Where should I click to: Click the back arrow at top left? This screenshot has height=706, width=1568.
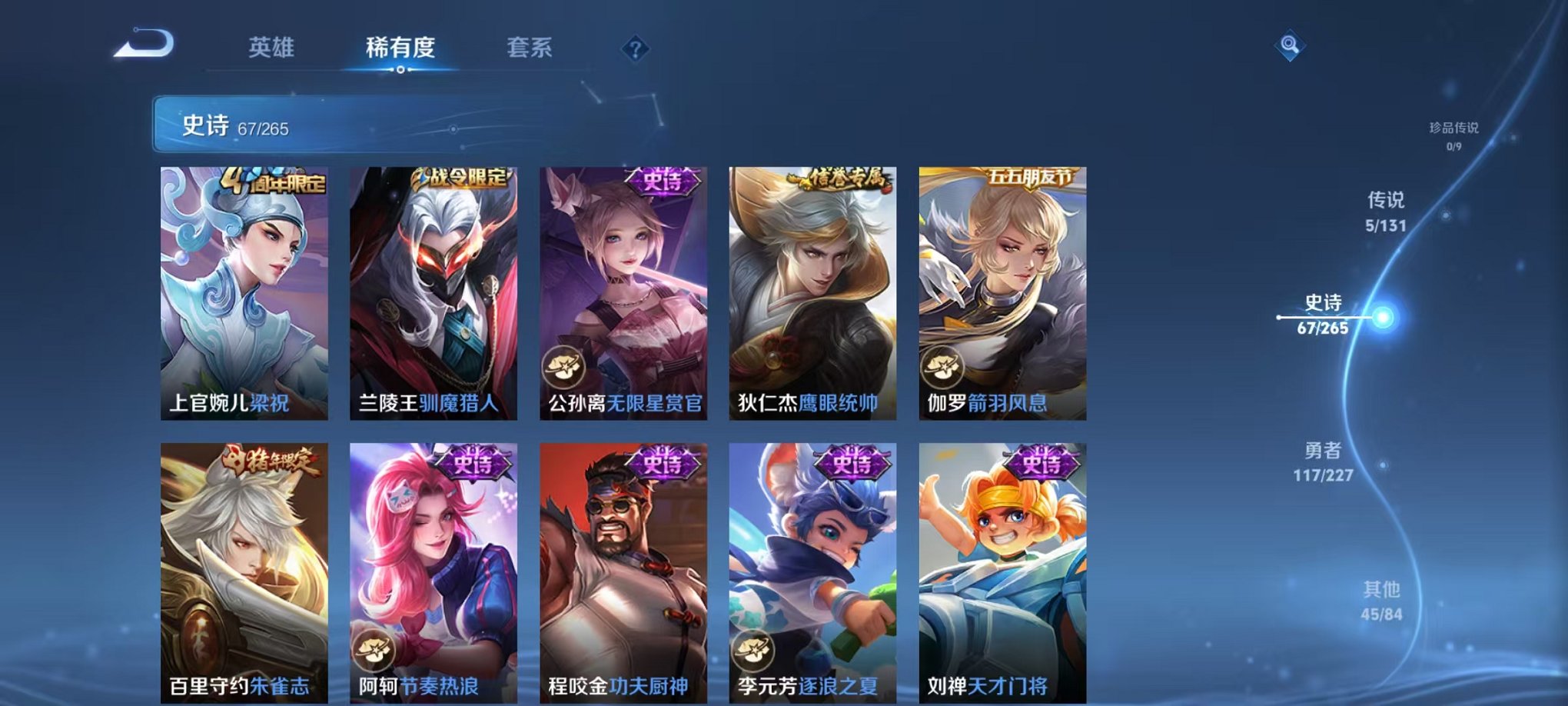pos(142,46)
